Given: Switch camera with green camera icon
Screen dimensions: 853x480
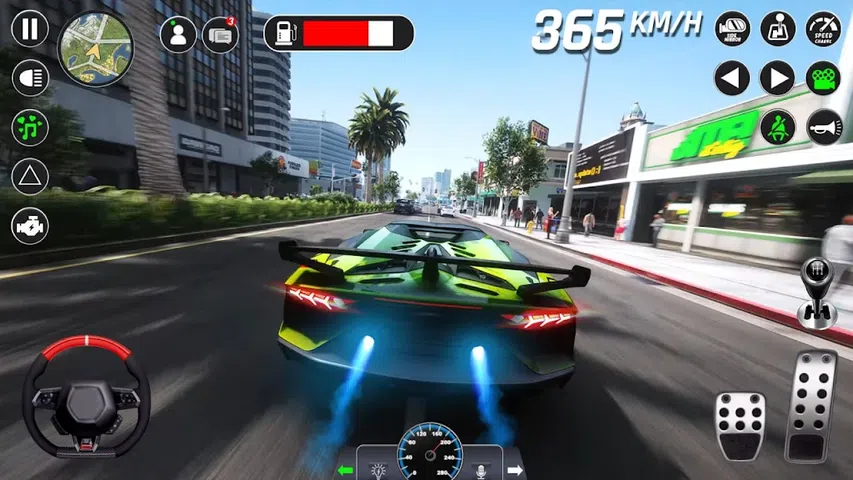Looking at the screenshot, I should coord(823,78).
